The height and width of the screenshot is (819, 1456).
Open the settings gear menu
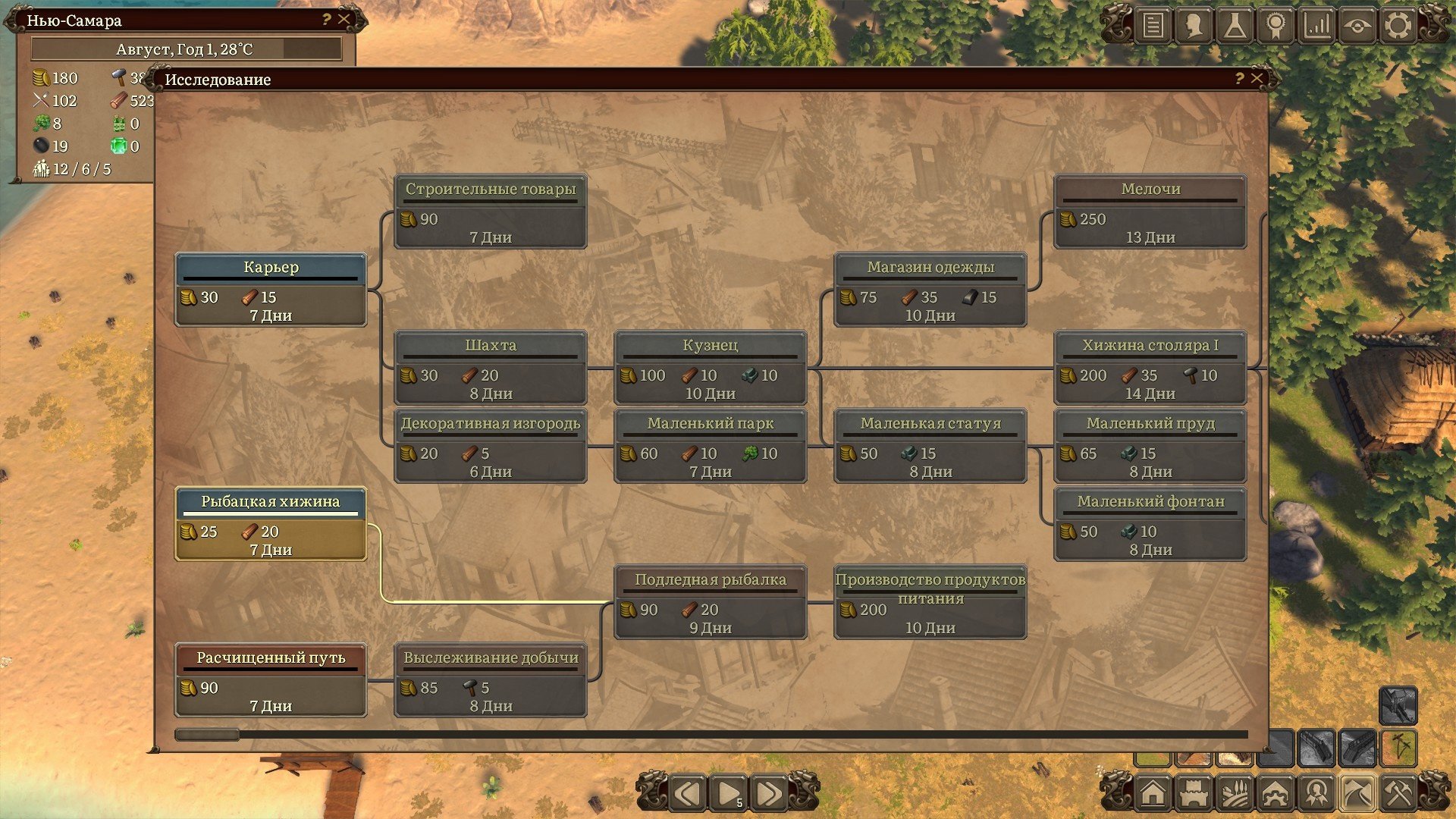[1398, 26]
